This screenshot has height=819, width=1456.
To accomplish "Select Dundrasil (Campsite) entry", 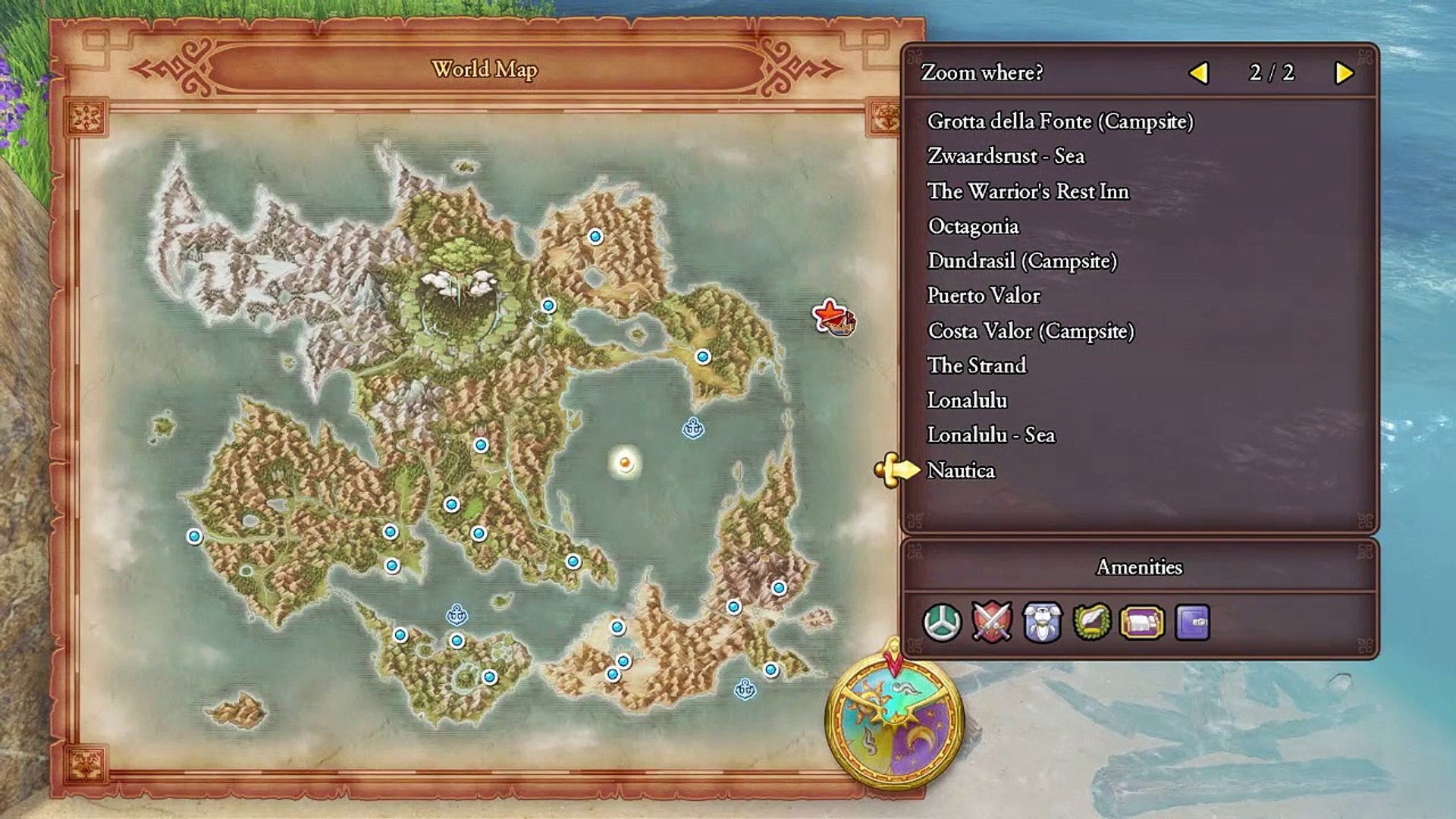I will tap(1021, 261).
